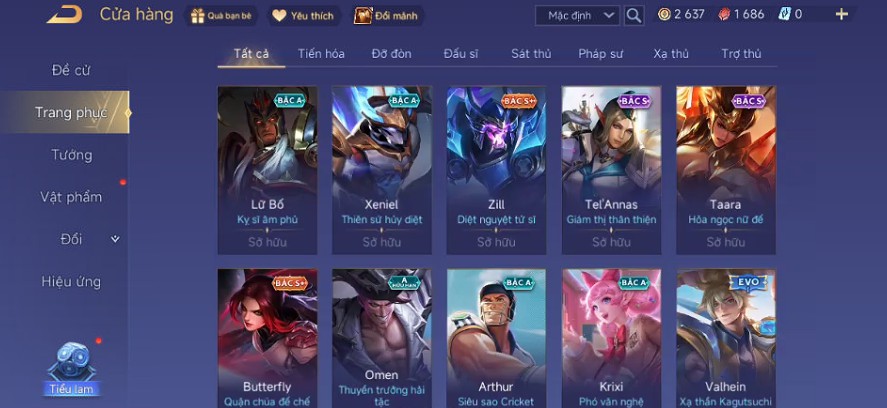Viewport: 887px width, 408px height.
Task: Open the Quà bạn bè gift button
Action: click(x=220, y=15)
